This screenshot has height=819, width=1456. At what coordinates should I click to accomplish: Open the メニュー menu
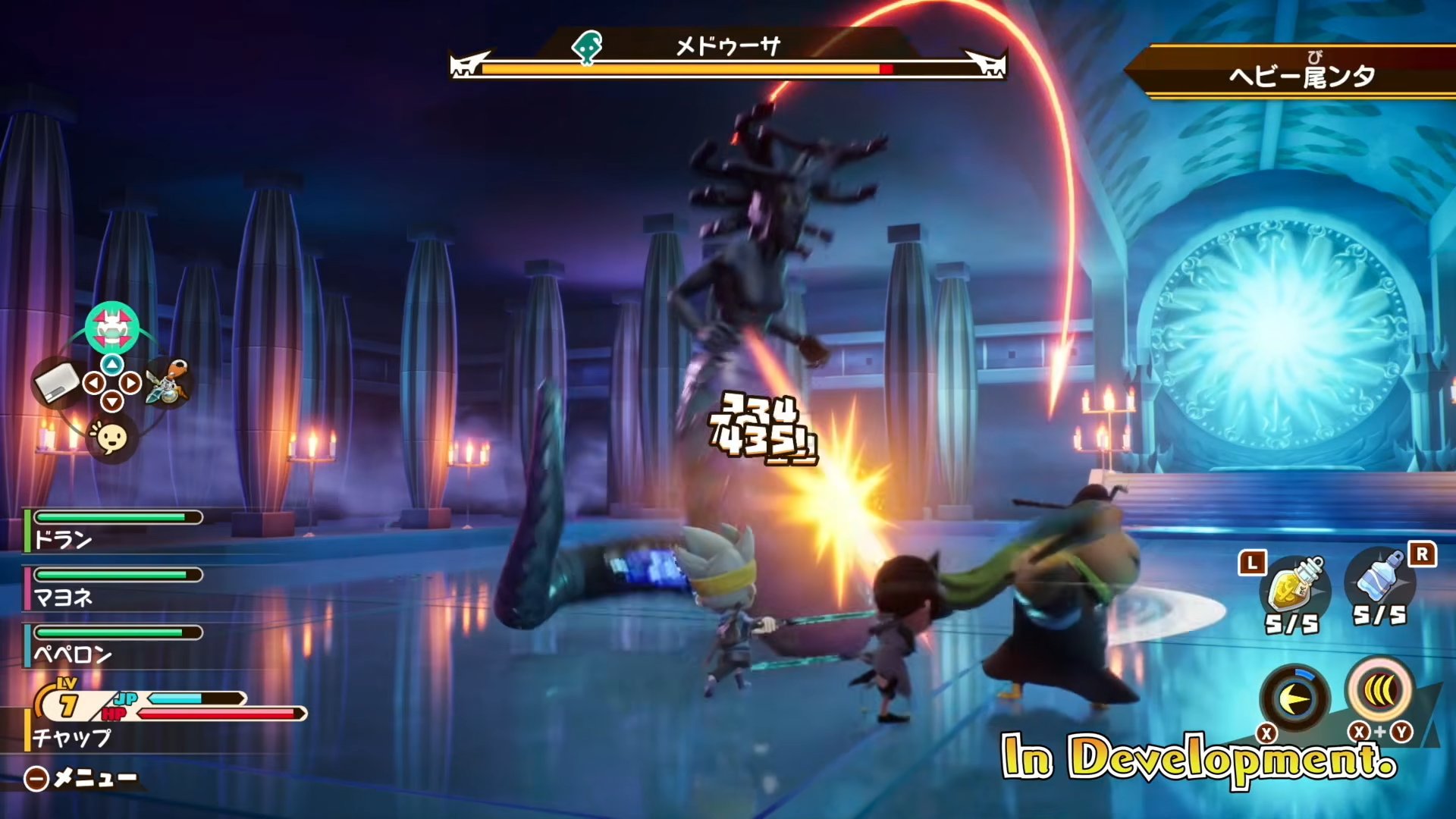click(x=82, y=778)
